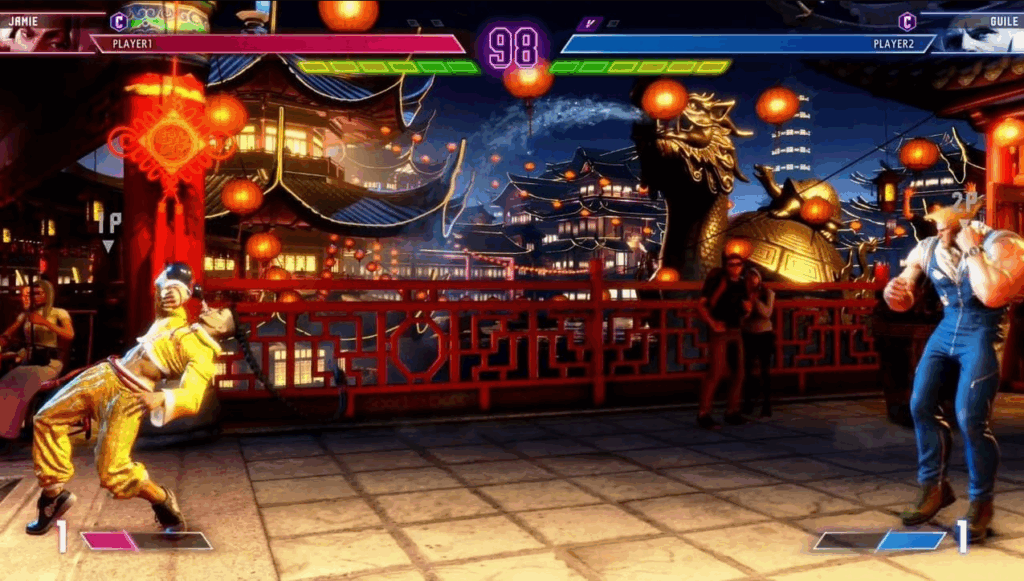Viewport: 1024px width, 581px height.
Task: Select Player 1's purple C control-type icon
Action: coord(119,20)
